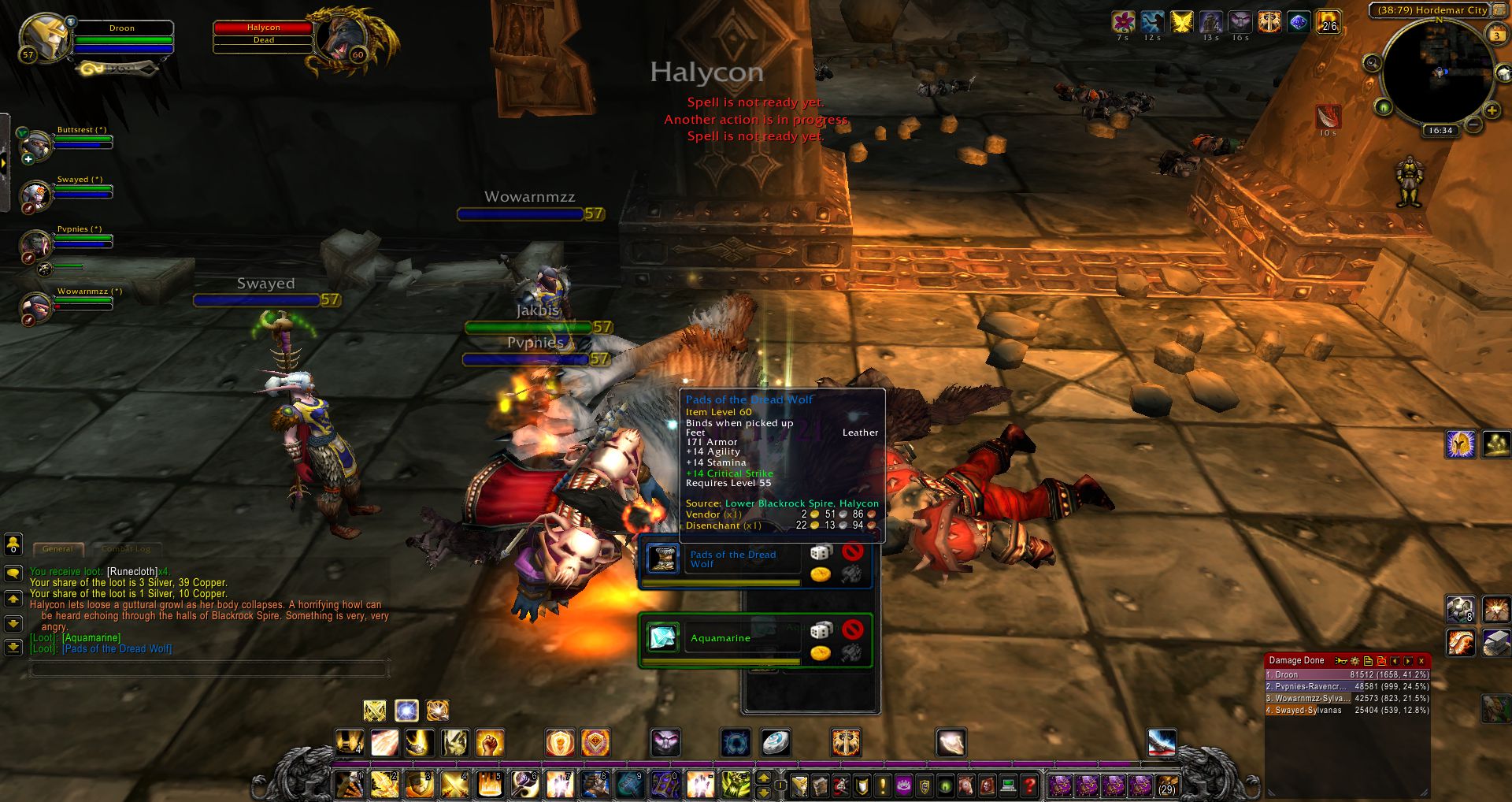Image resolution: width=1512 pixels, height=802 pixels.
Task: Pass on Pads of the Dread Wolf
Action: (852, 551)
